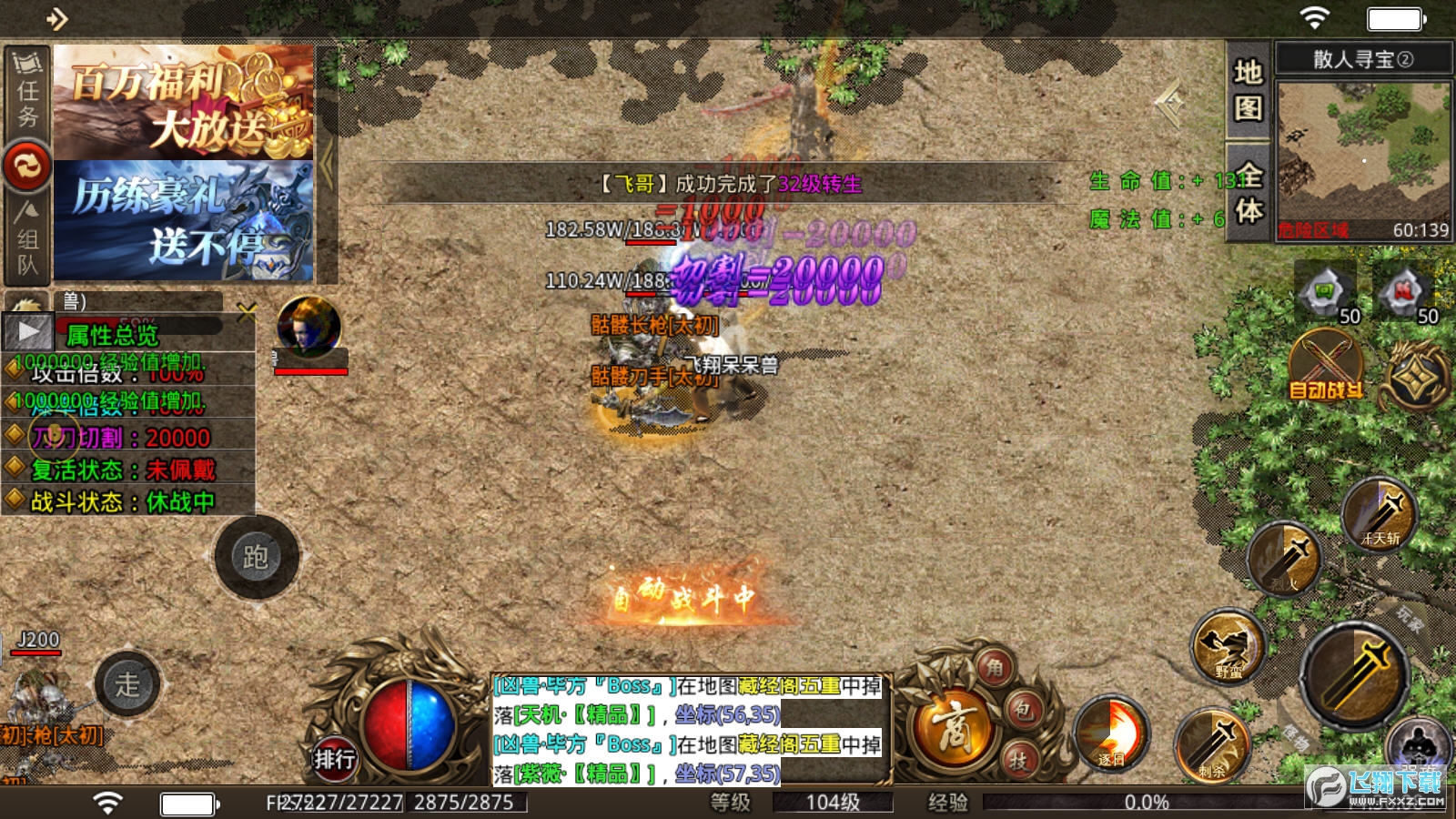
Task: Open the 排行 ranking button
Action: (x=334, y=758)
